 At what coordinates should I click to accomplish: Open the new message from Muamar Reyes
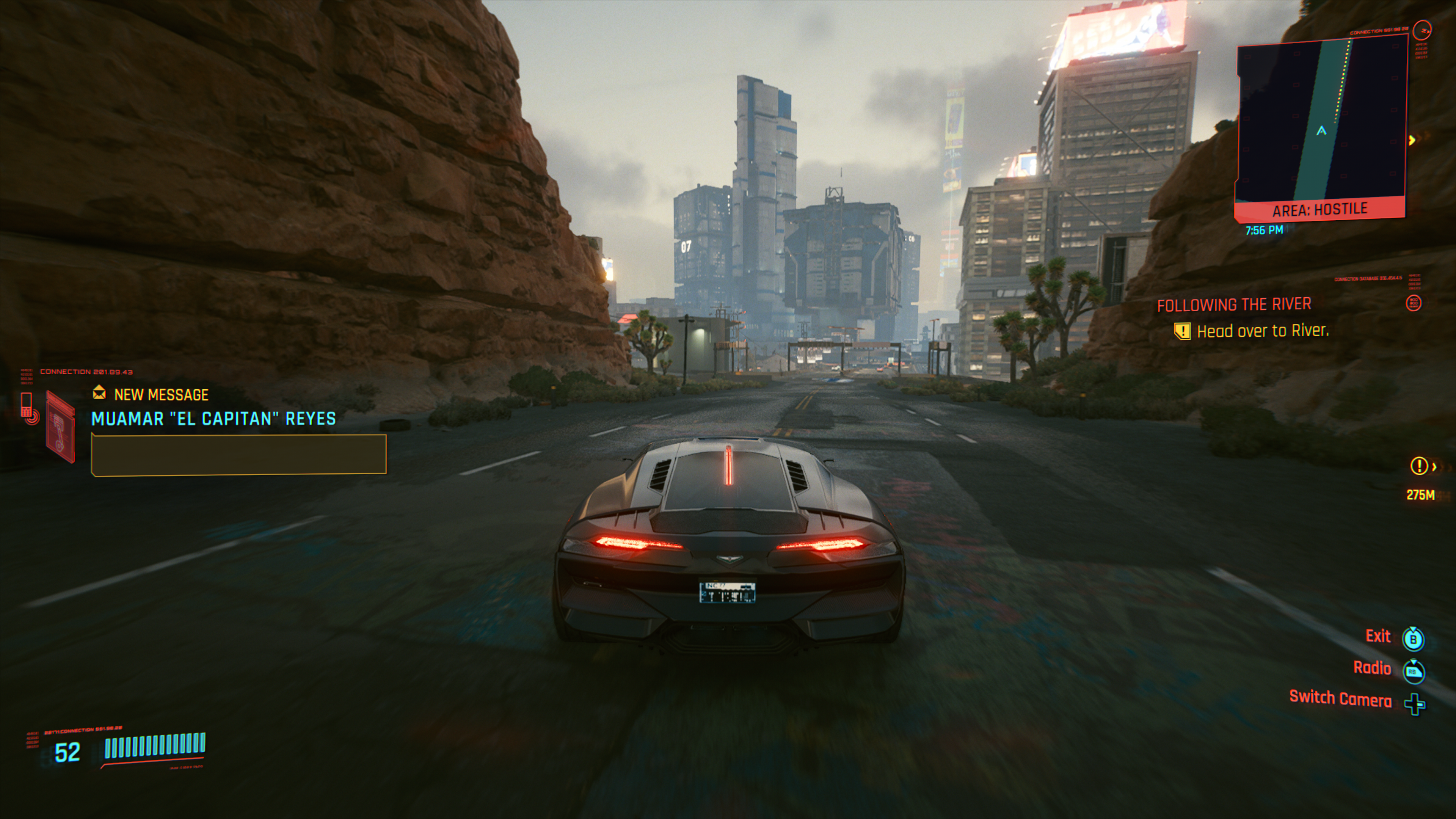(x=213, y=419)
